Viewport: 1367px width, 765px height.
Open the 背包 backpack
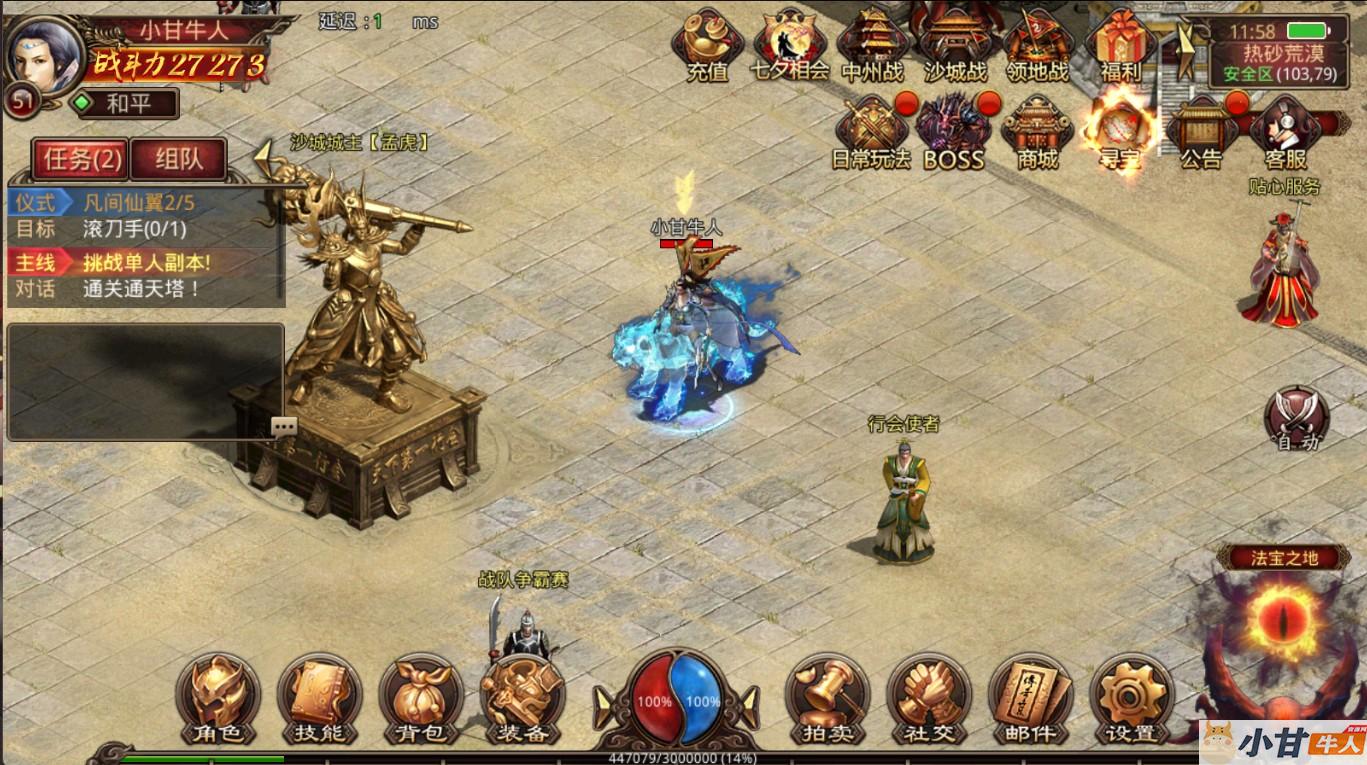420,699
